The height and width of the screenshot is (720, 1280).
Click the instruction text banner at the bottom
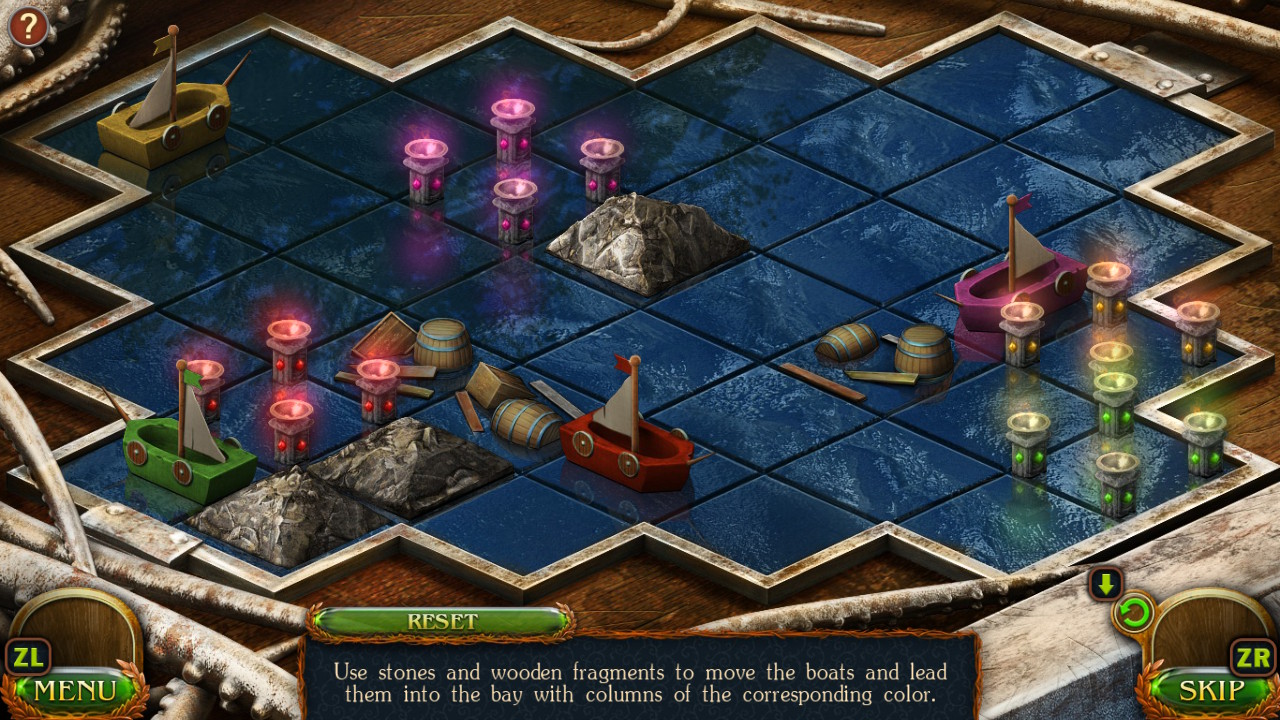click(x=640, y=683)
